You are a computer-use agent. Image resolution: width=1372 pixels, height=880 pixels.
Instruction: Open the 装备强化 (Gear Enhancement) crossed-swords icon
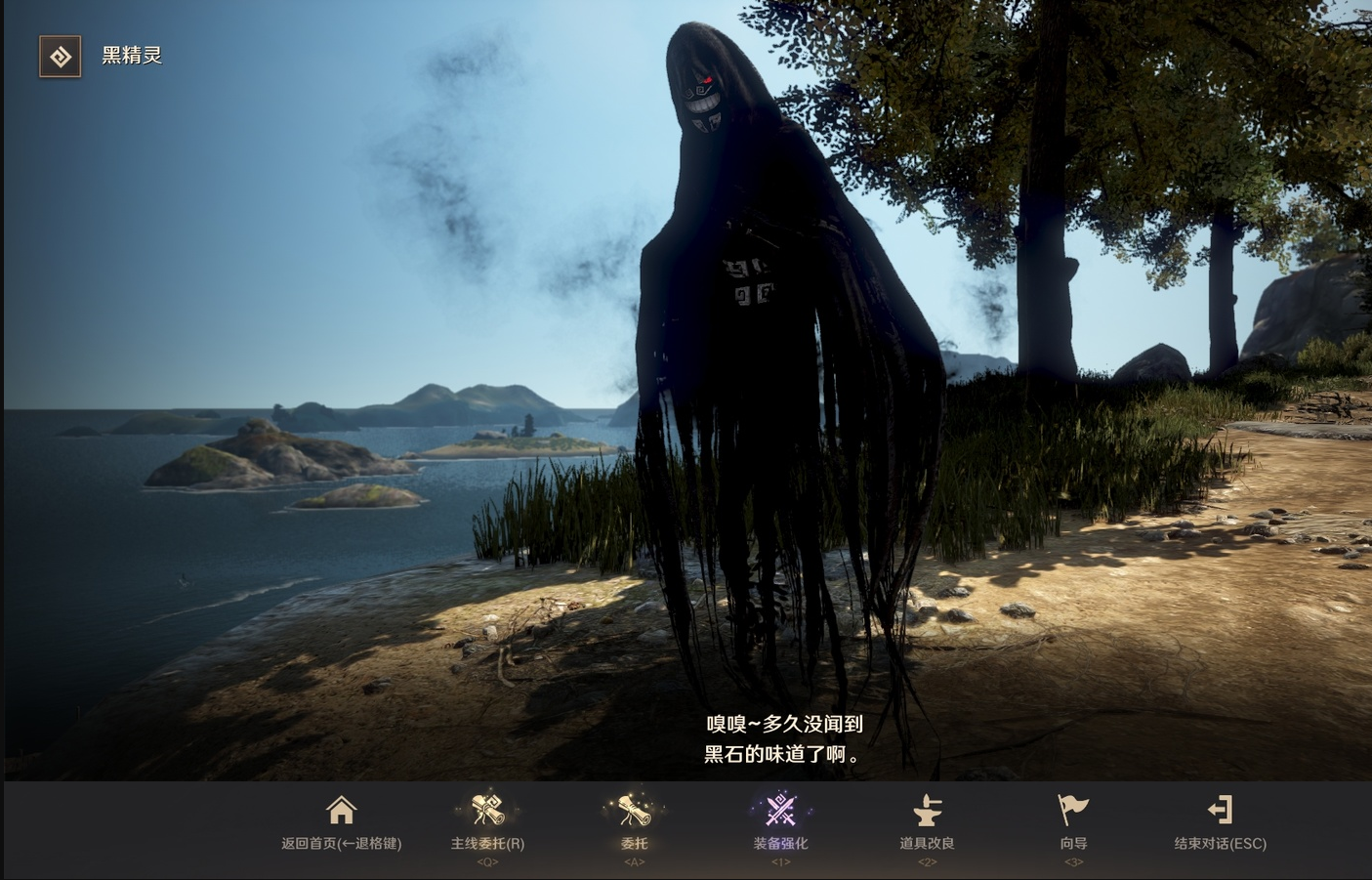(779, 811)
